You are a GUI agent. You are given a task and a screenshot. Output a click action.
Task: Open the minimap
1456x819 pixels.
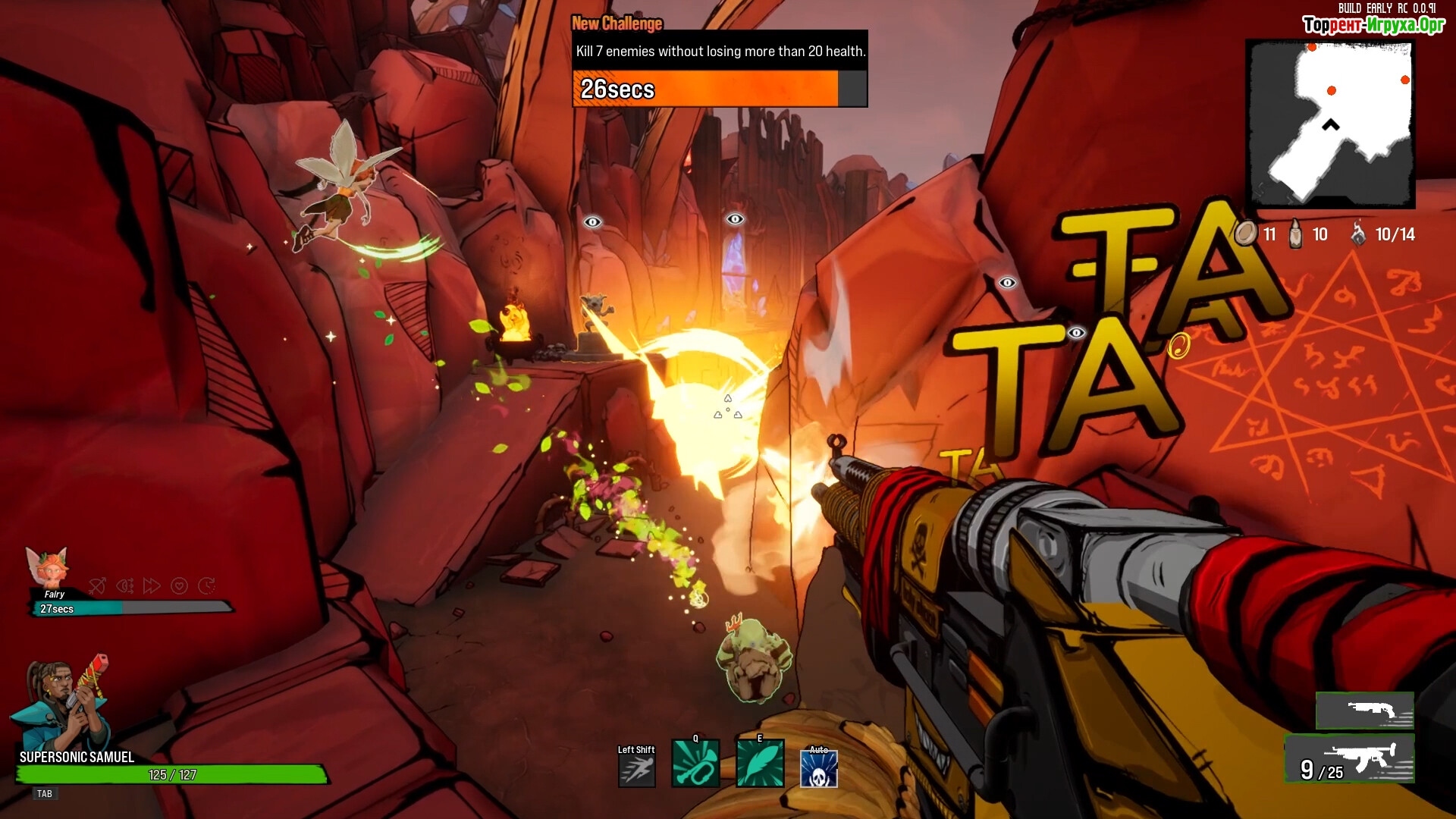tap(1331, 124)
